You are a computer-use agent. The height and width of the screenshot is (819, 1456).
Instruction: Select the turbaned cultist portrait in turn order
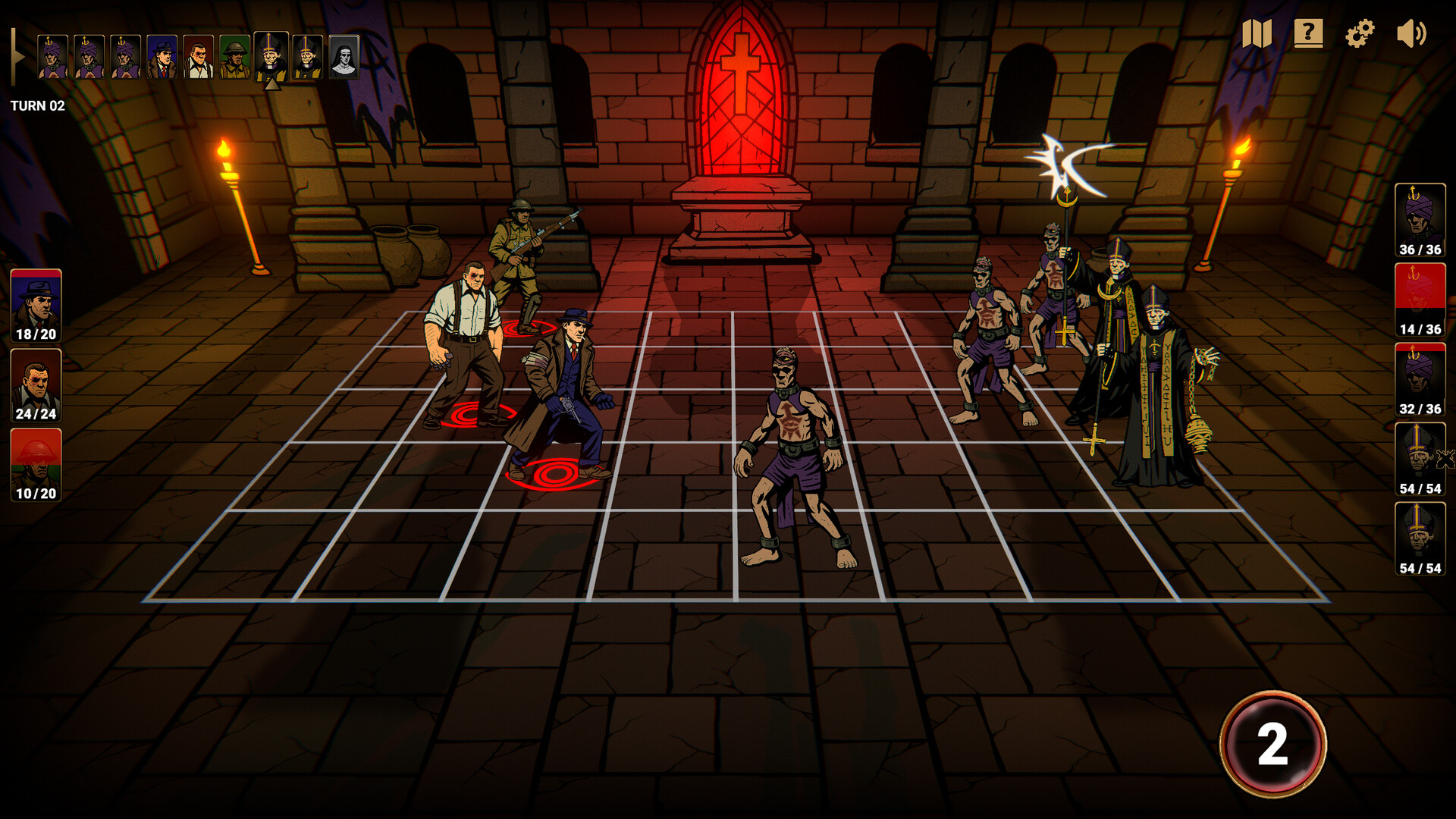click(52, 57)
